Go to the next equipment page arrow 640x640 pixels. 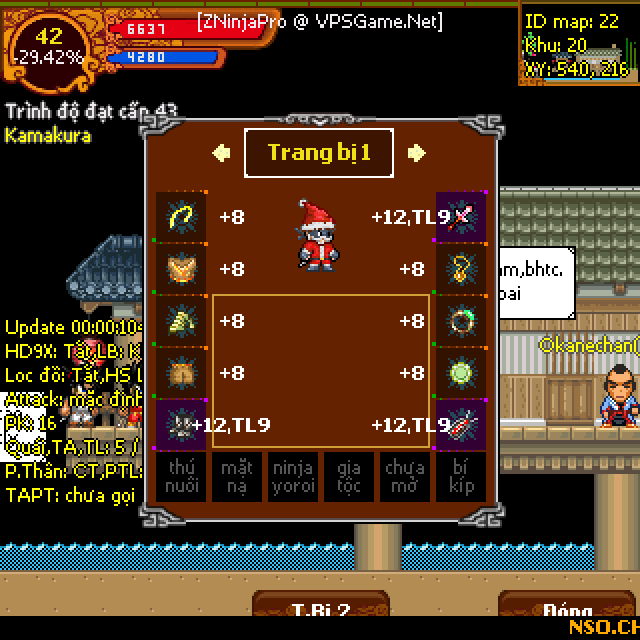coord(416,153)
